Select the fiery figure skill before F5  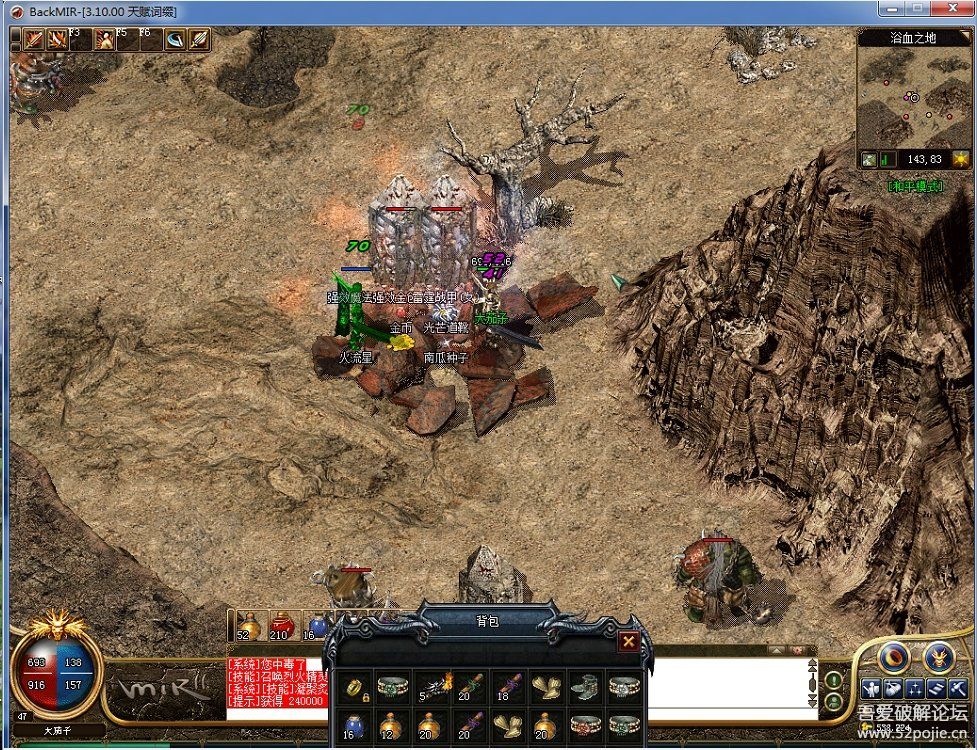105,39
